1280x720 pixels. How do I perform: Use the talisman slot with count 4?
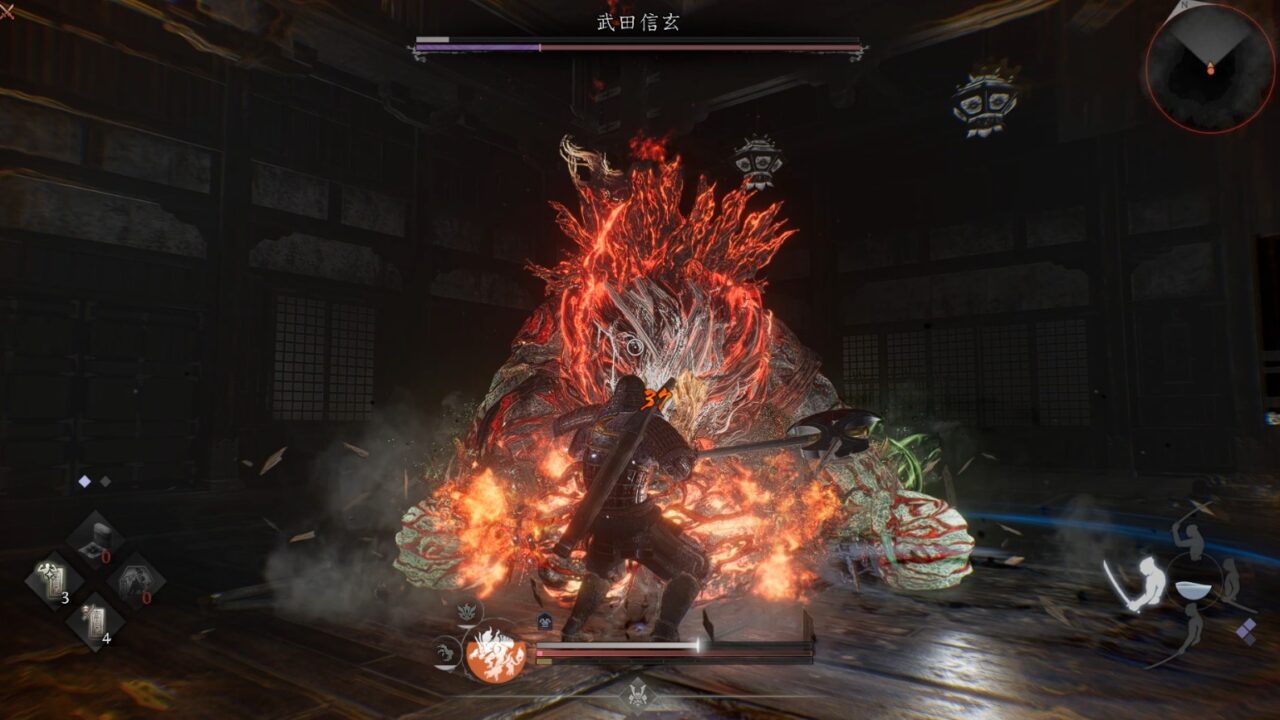tap(96, 620)
